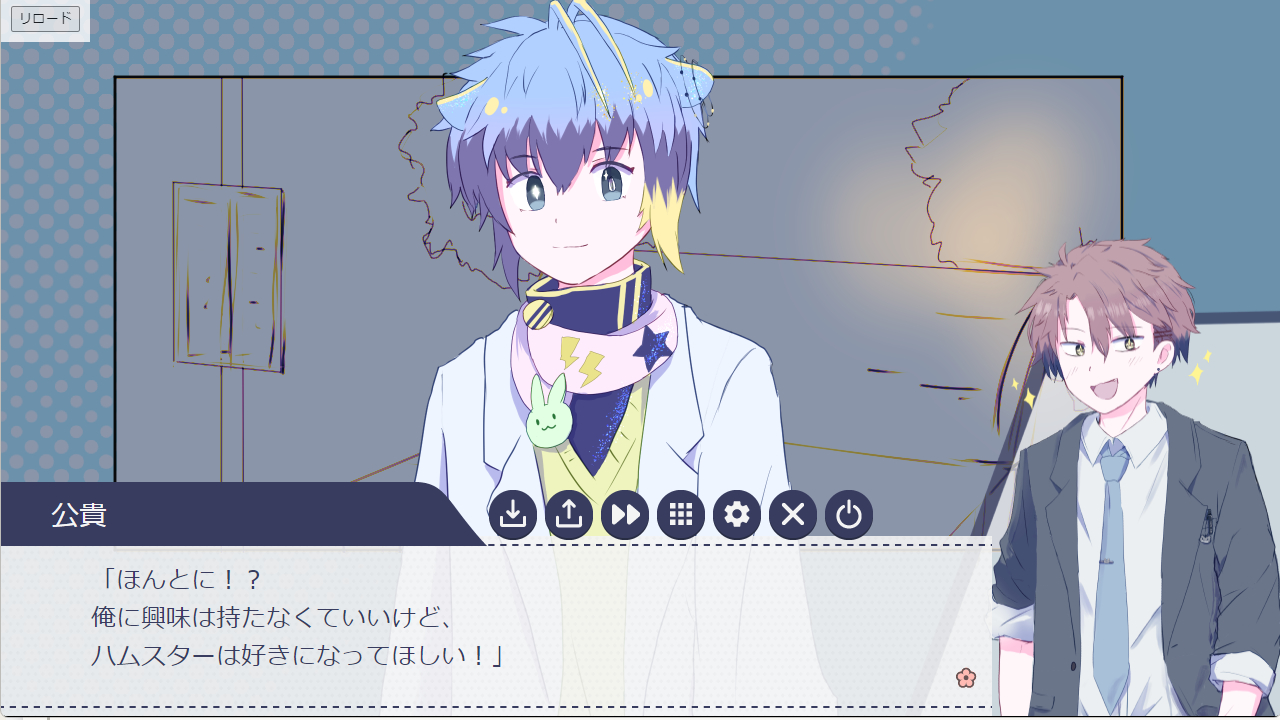Open the gear settings icon
This screenshot has width=1280, height=720.
[x=737, y=515]
